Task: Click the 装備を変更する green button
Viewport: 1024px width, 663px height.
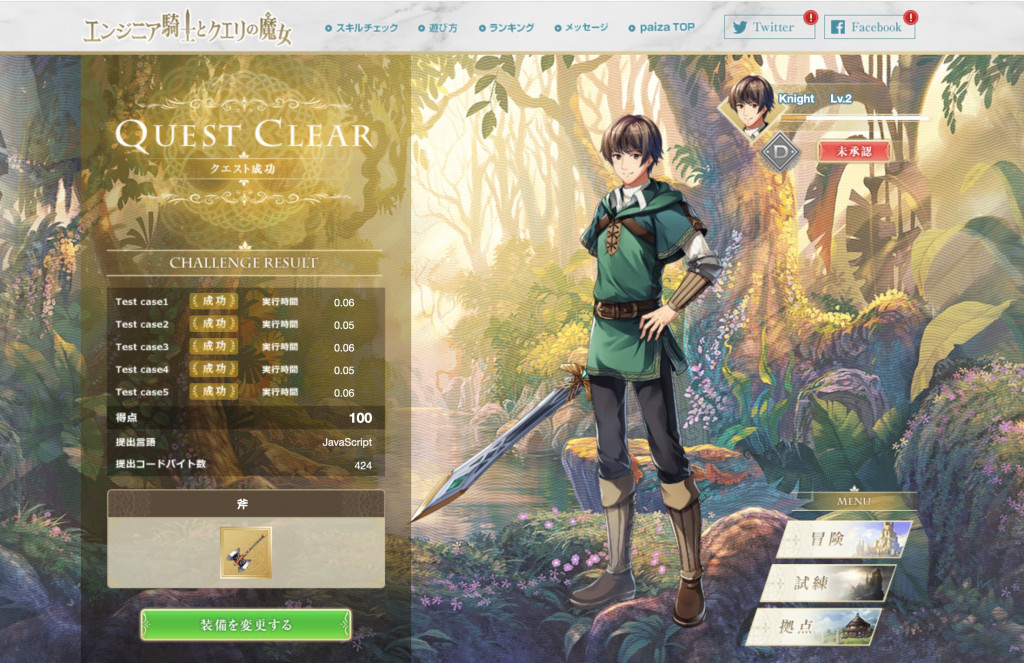Action: click(x=246, y=625)
